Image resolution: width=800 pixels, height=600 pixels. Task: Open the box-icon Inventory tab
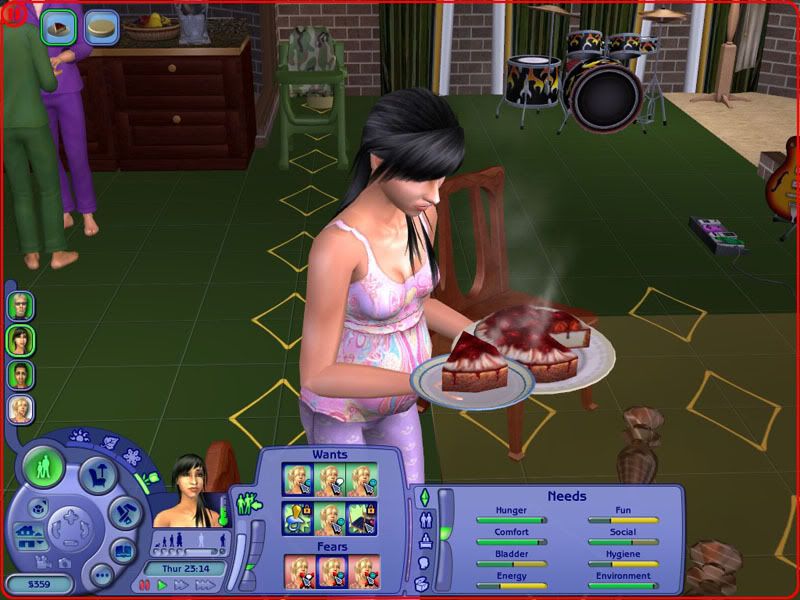(423, 583)
